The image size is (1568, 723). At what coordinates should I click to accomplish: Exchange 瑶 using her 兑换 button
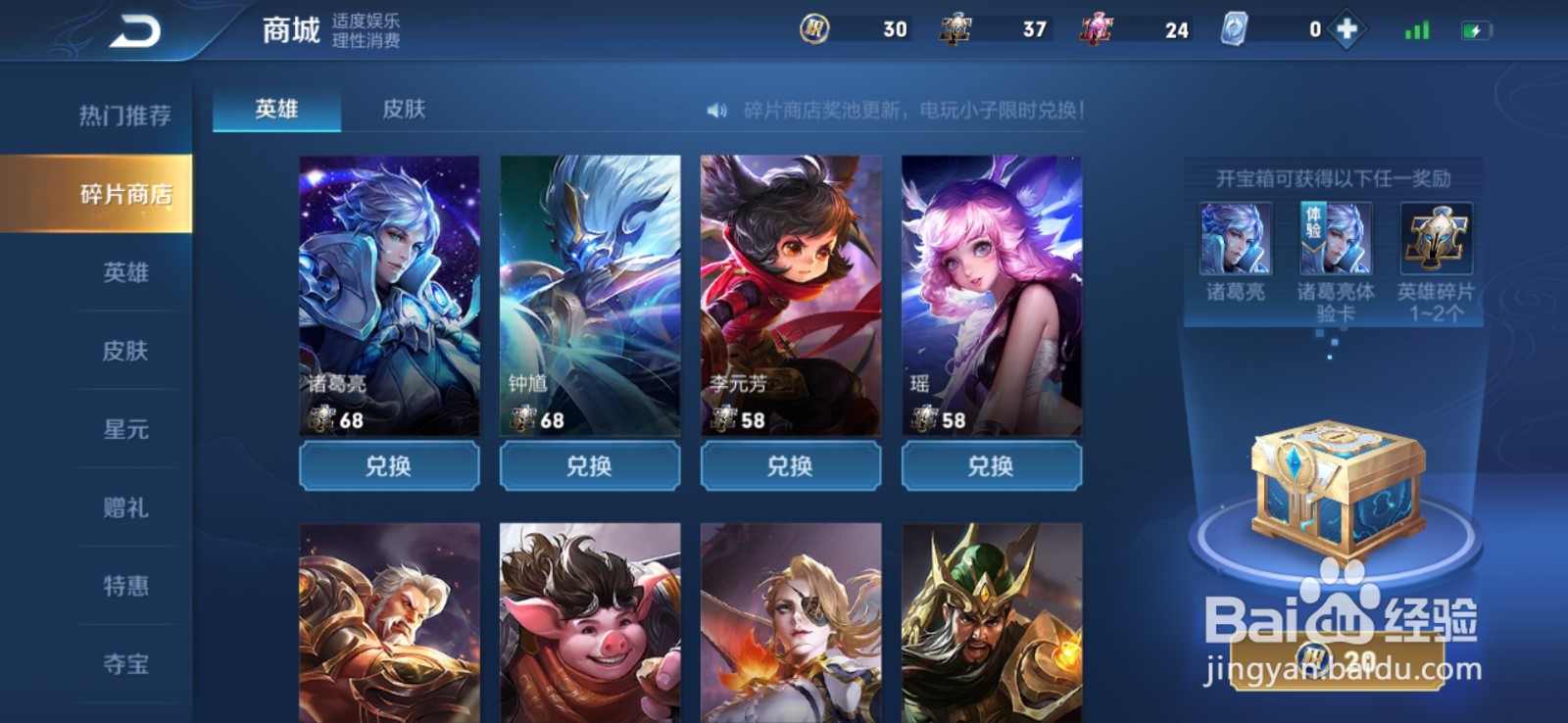coord(990,465)
